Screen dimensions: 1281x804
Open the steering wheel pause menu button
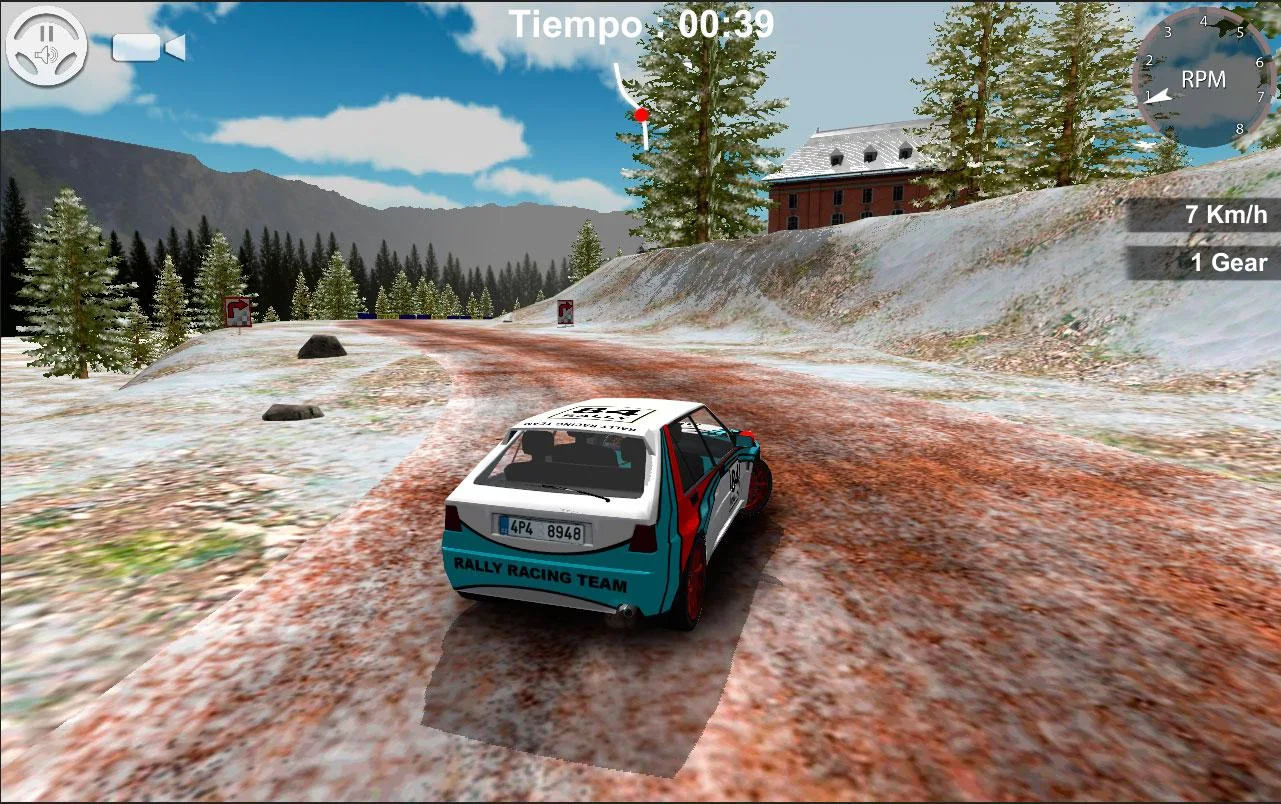[x=46, y=46]
